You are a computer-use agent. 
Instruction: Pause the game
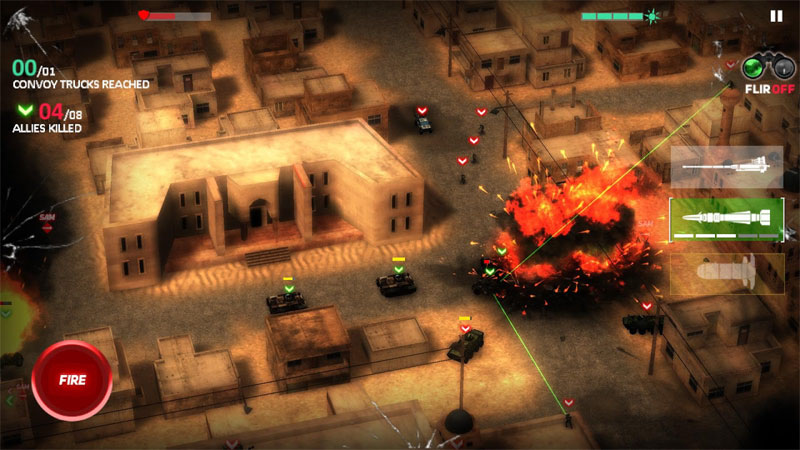776,16
